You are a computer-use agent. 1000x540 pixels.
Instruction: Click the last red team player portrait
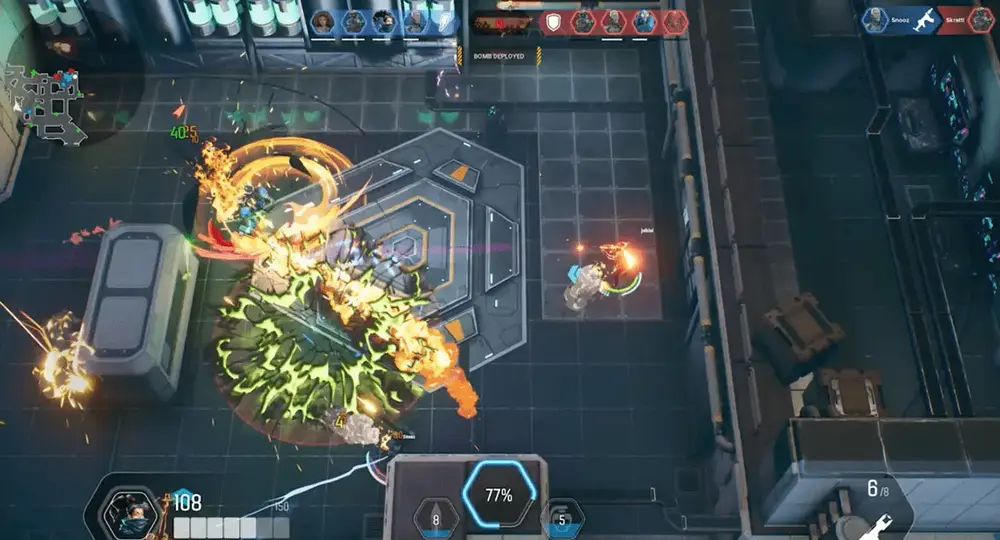click(x=675, y=22)
